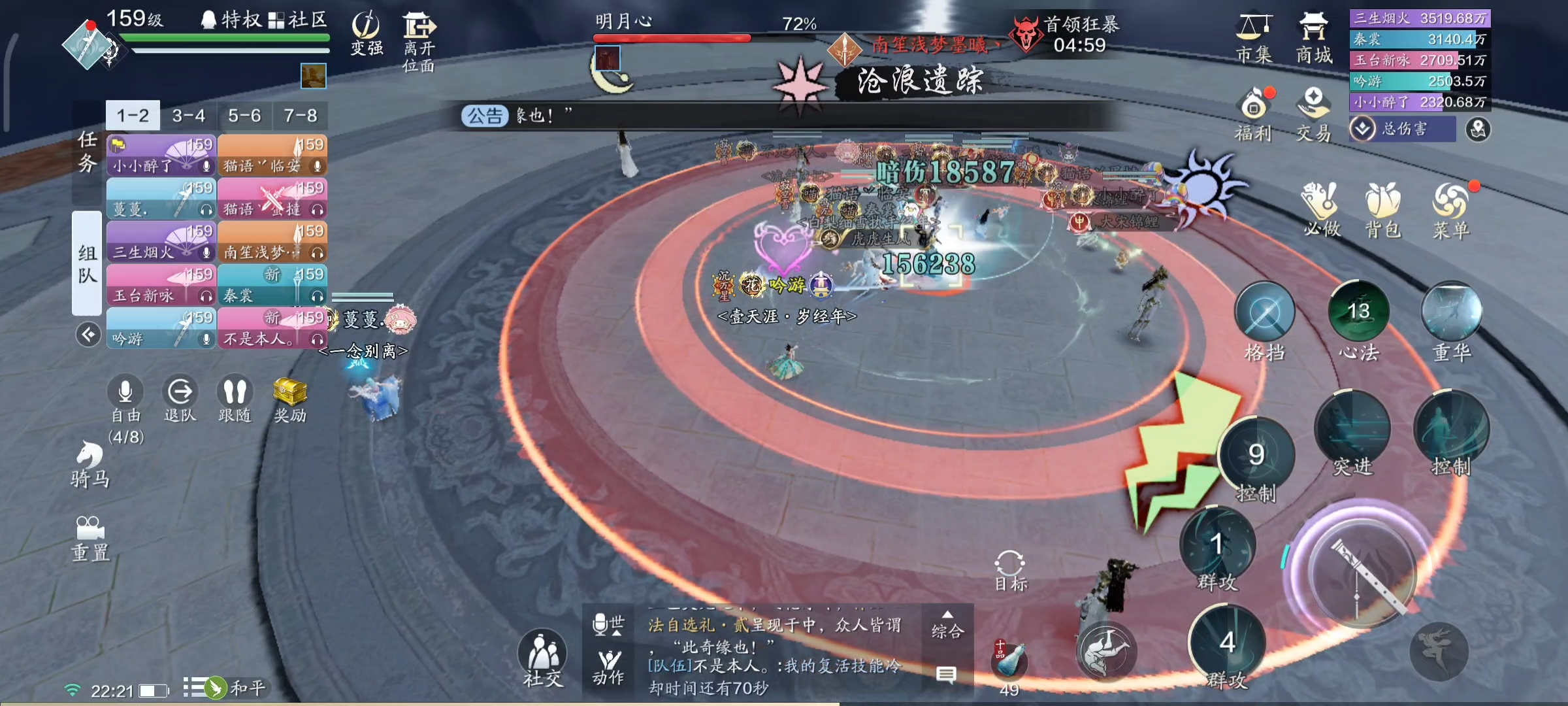Image resolution: width=1568 pixels, height=706 pixels.
Task: Open the 背包 inventory bag
Action: 1382,209
